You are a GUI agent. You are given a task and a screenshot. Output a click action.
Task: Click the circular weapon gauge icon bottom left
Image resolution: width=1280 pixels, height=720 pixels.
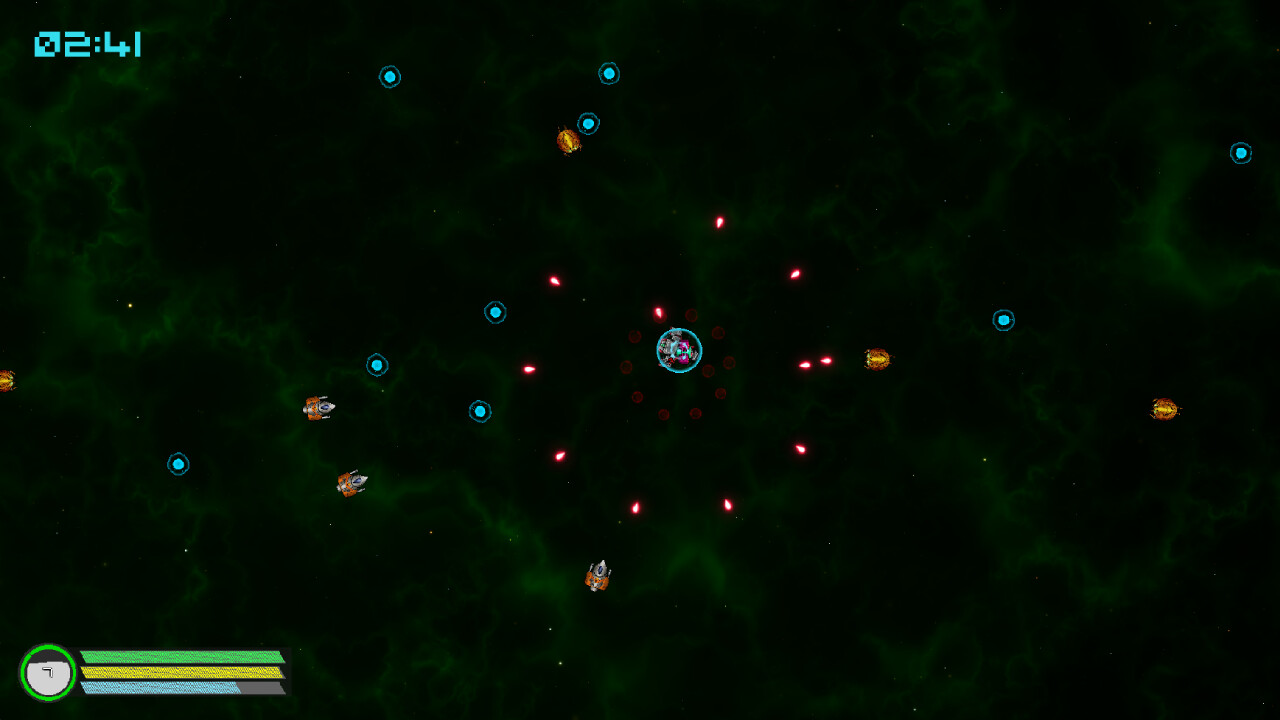point(49,673)
